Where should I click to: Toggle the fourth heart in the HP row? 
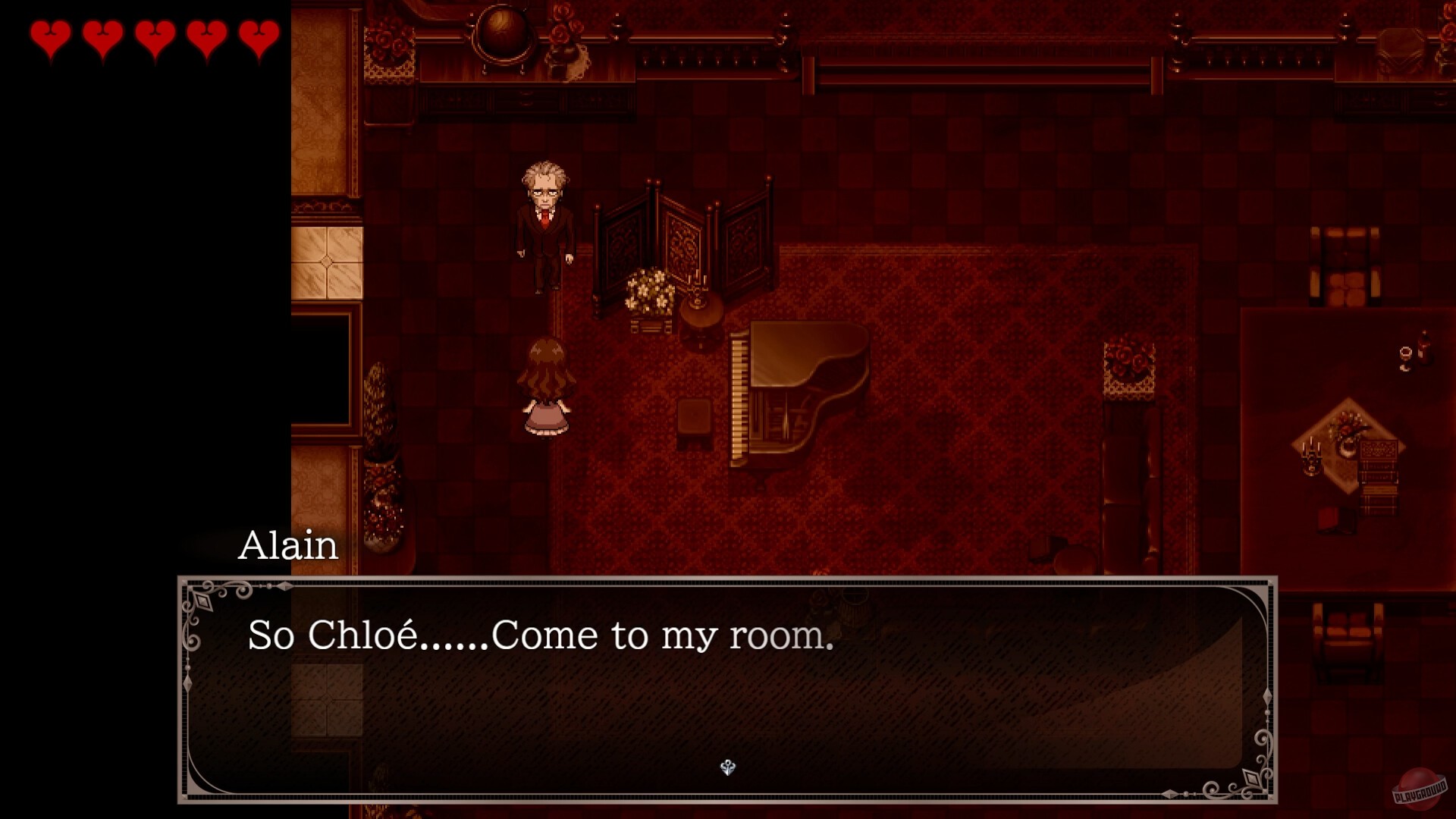208,36
